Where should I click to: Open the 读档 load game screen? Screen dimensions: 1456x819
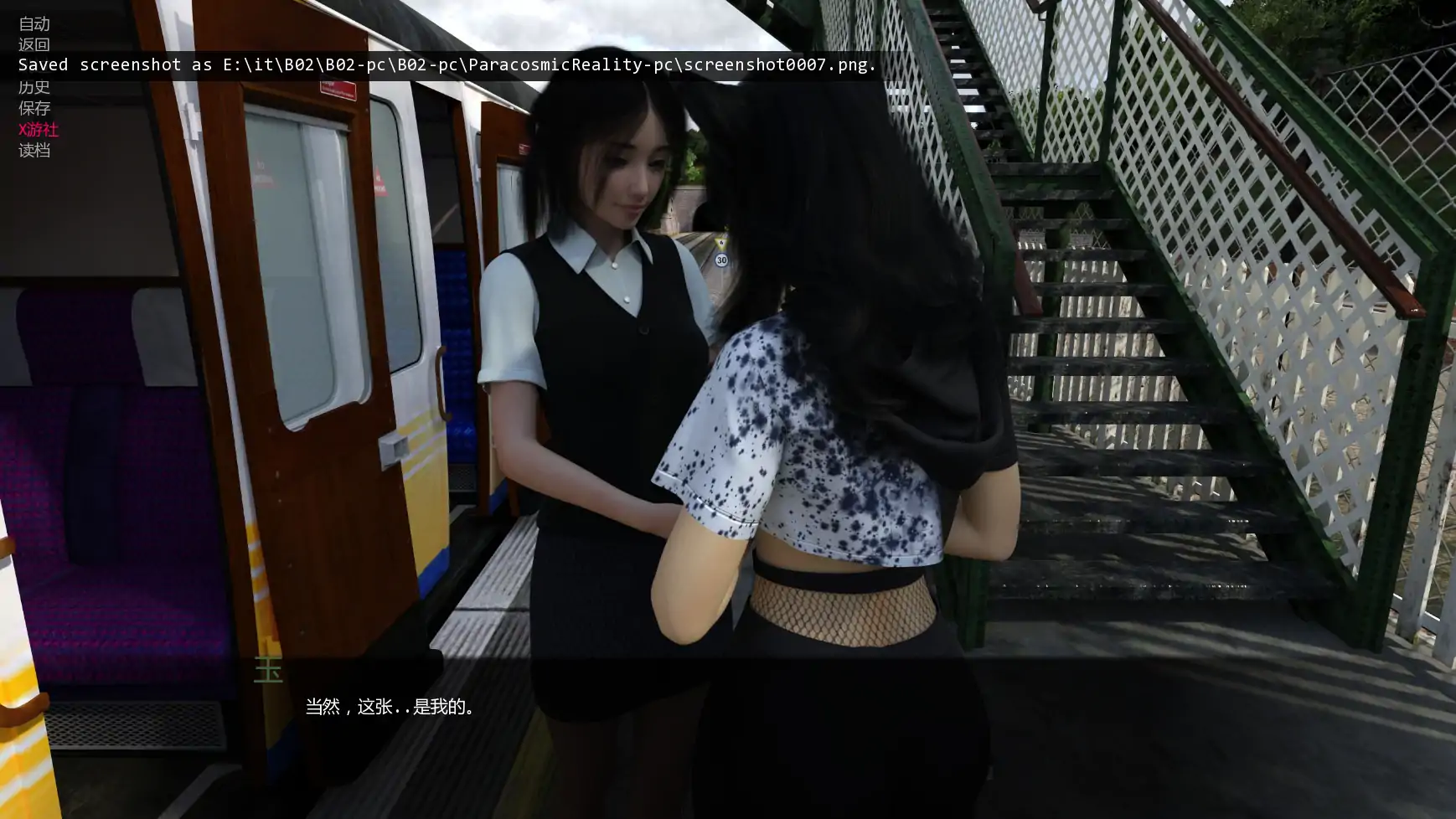[x=34, y=151]
